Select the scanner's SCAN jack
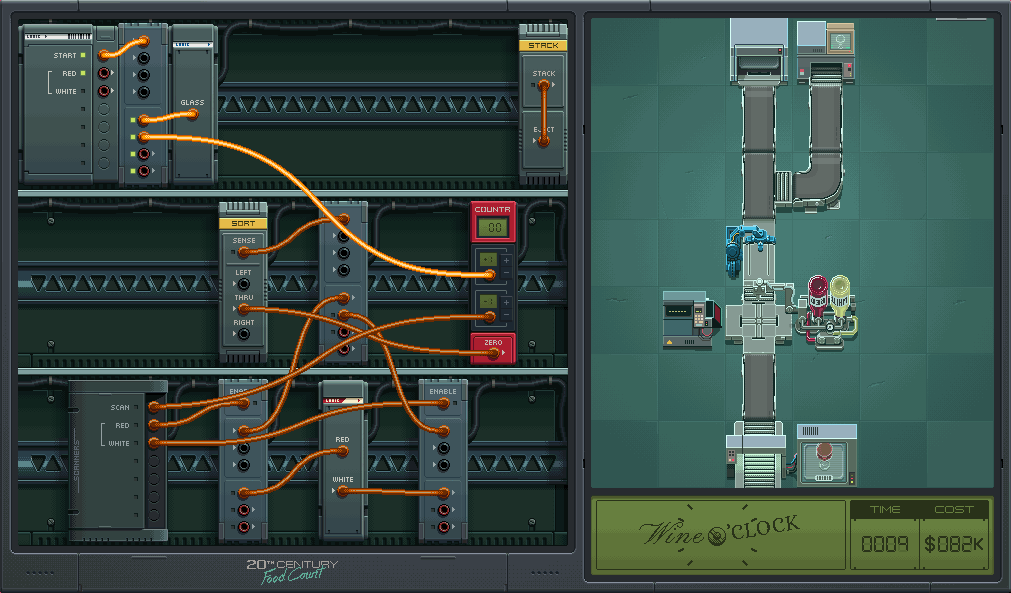This screenshot has height=593, width=1011. (155, 407)
